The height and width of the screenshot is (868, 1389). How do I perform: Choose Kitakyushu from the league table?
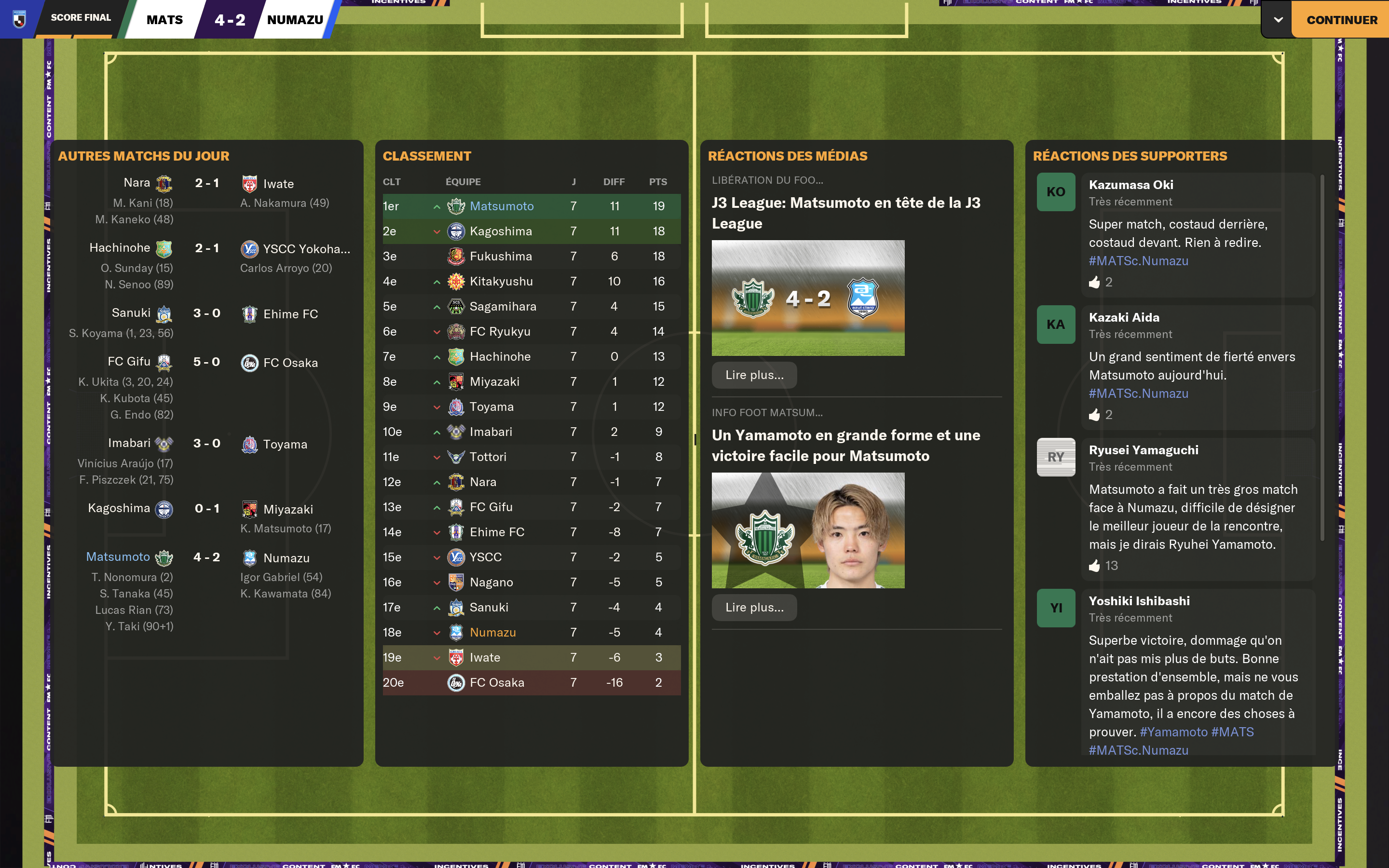pos(501,281)
